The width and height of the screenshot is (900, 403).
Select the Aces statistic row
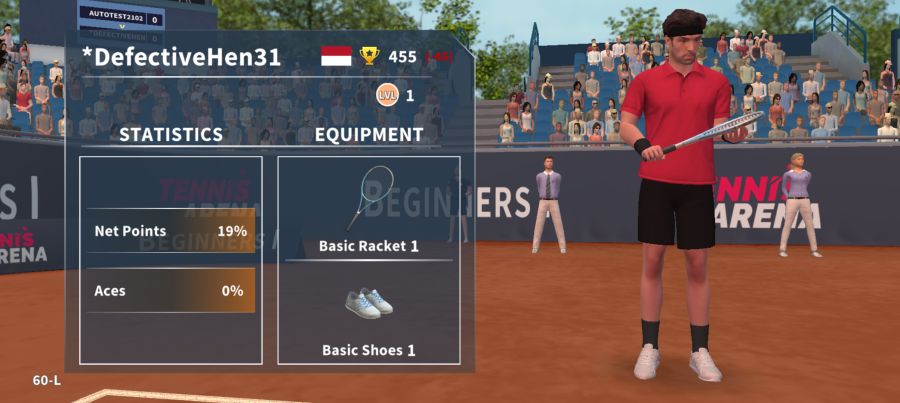(170, 291)
